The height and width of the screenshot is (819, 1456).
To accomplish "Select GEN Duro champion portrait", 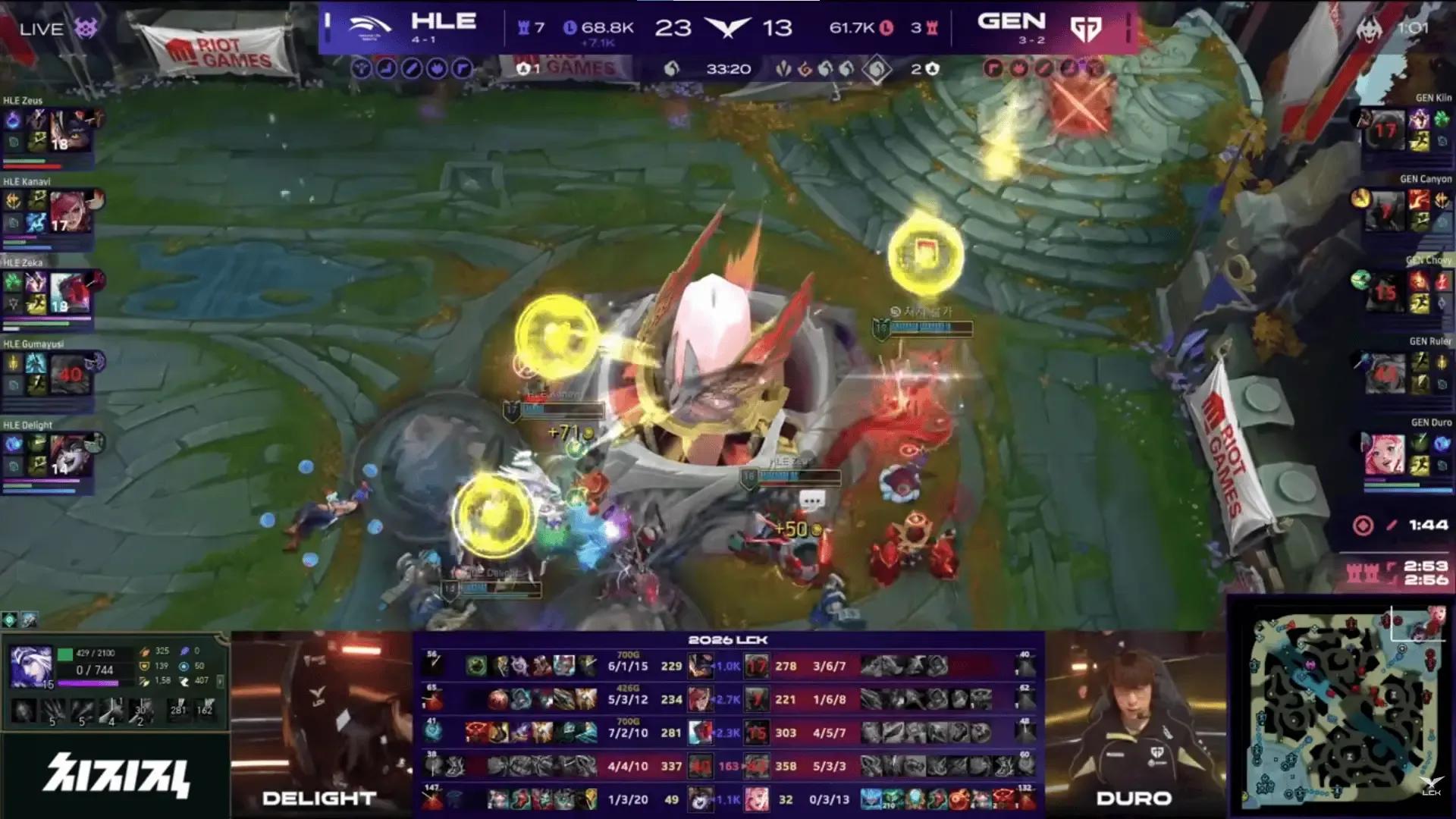I will (x=1385, y=453).
